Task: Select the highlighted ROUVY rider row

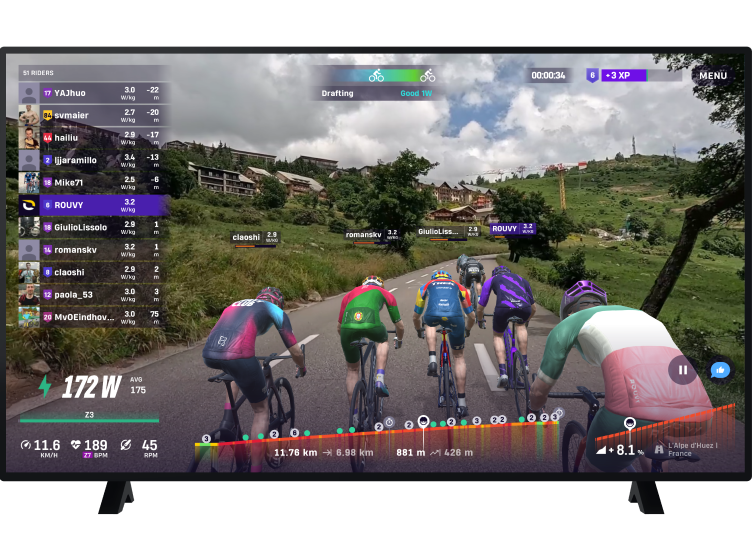Action: (x=91, y=205)
